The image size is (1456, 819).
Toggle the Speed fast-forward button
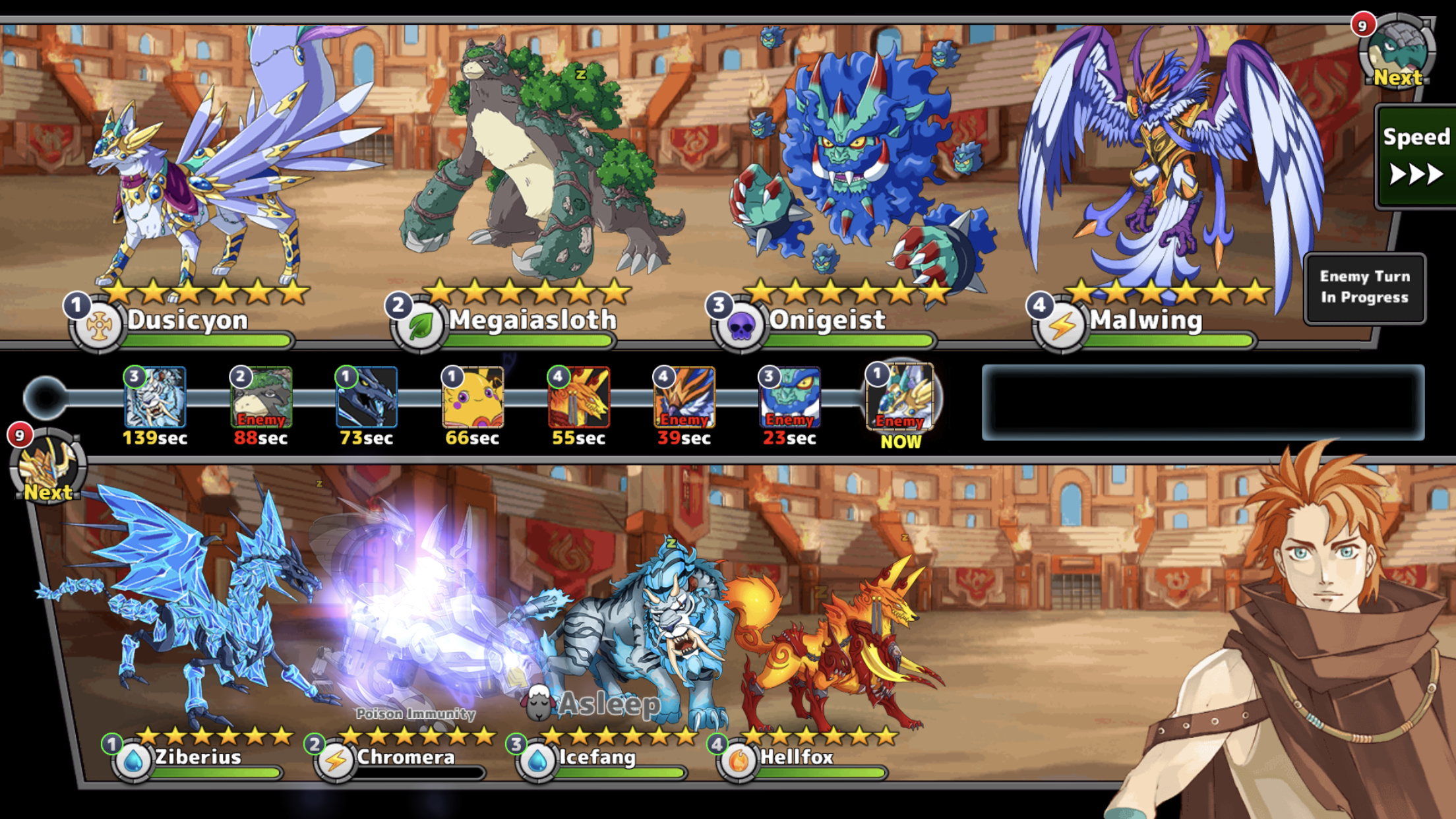click(x=1415, y=157)
